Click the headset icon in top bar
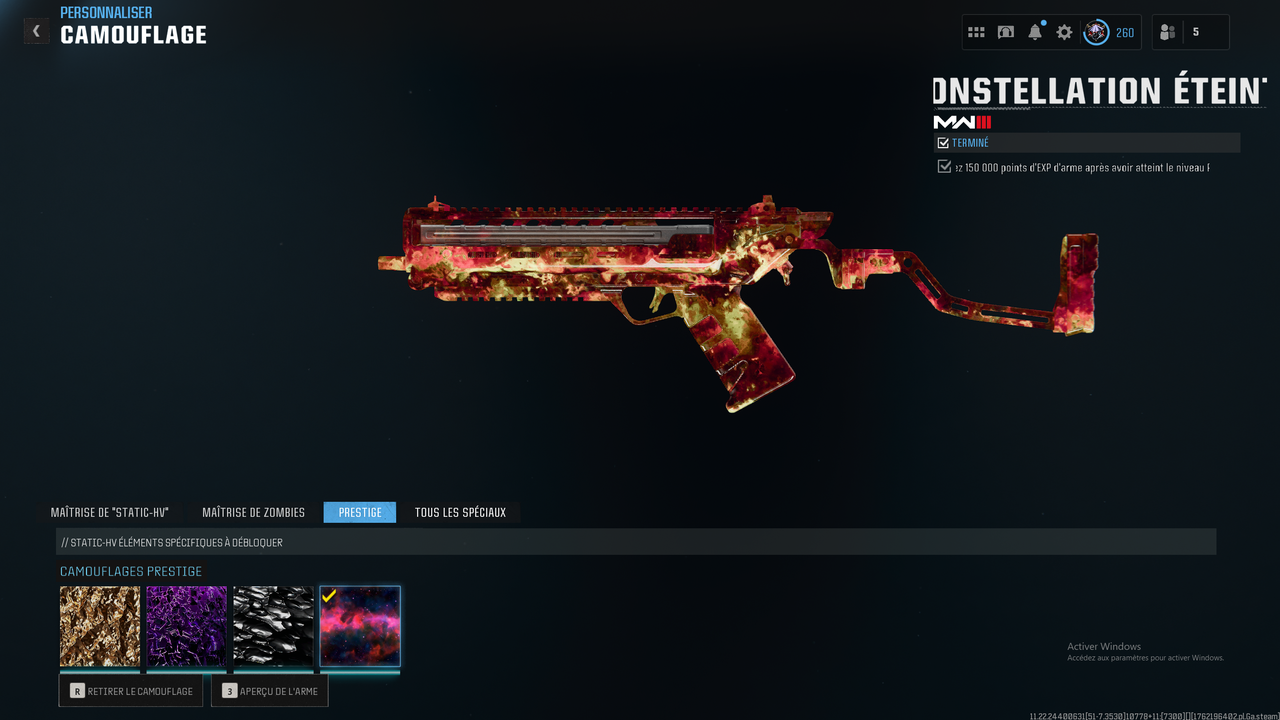 pyautogui.click(x=1006, y=32)
